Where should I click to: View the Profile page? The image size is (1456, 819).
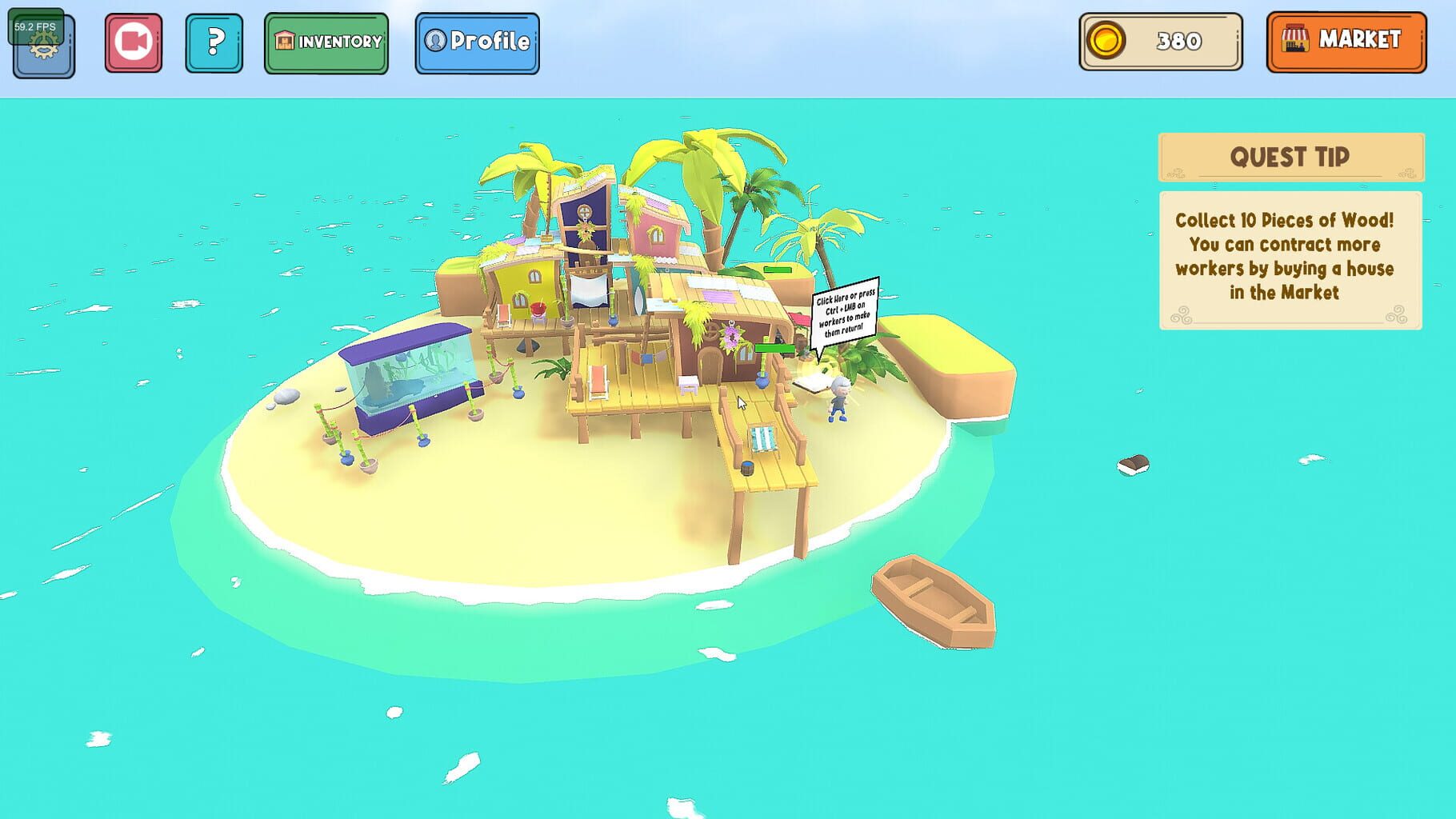(x=477, y=42)
